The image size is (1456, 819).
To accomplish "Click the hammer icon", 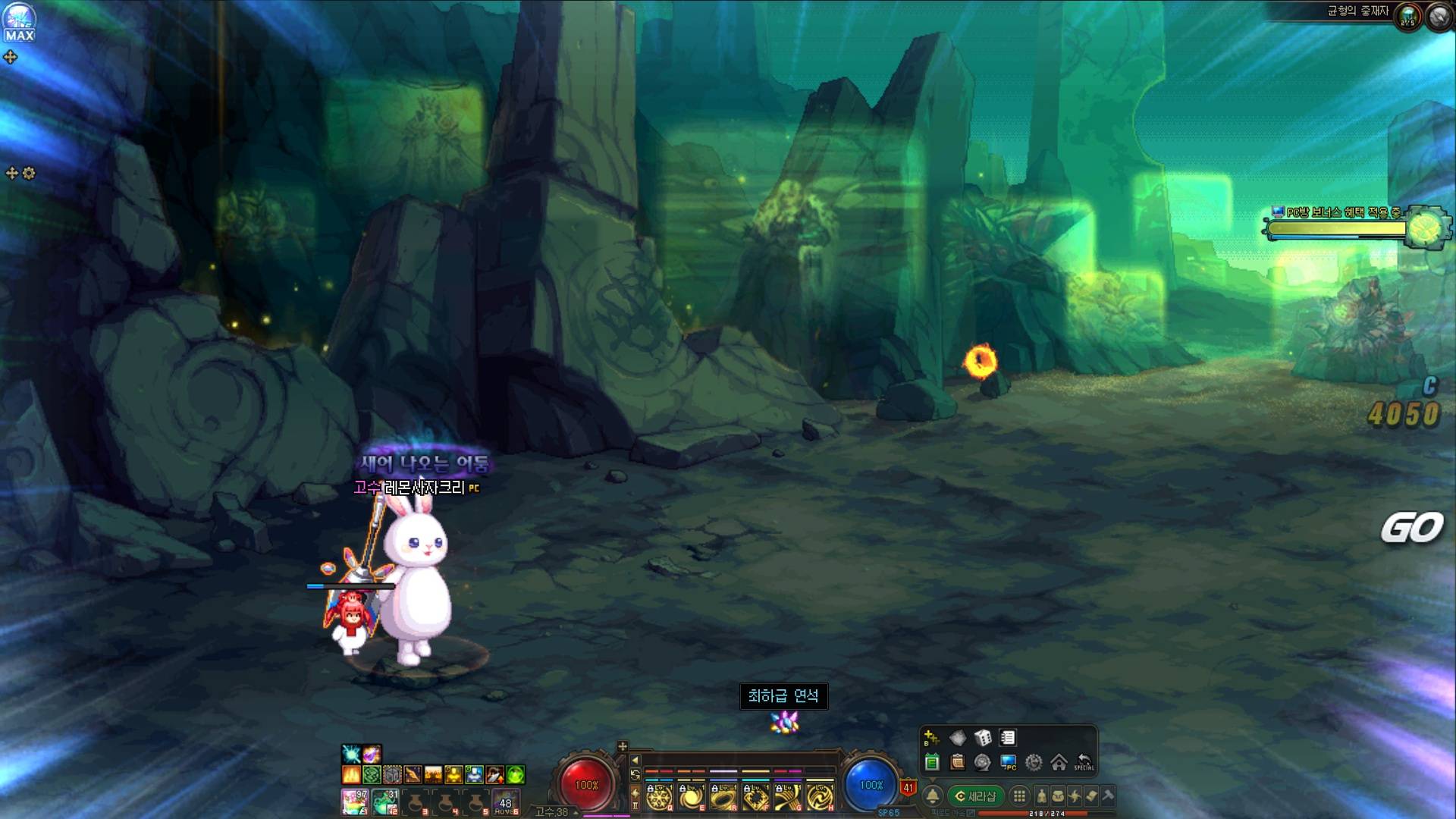I will point(1108,796).
